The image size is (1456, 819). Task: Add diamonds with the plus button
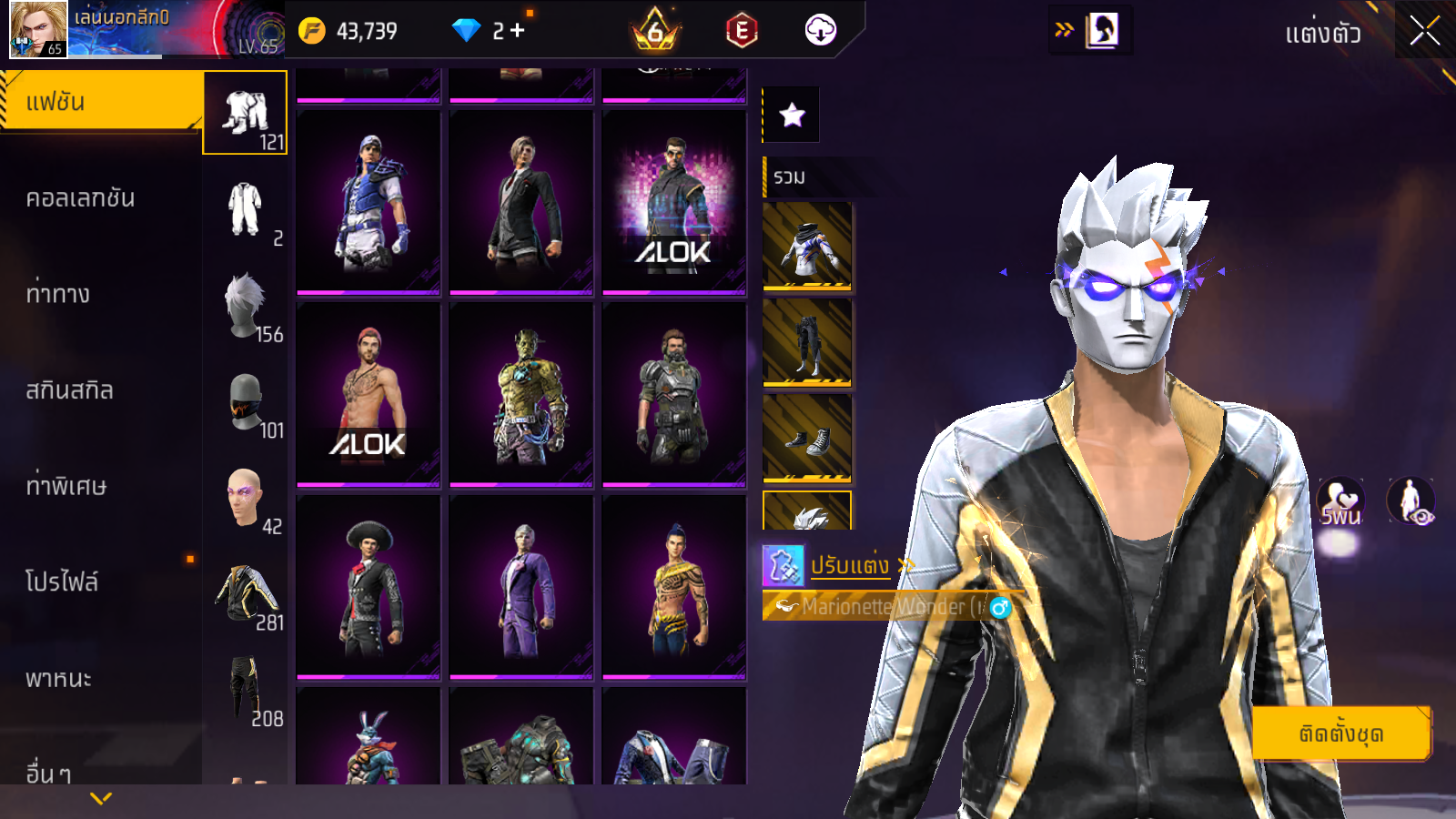[x=518, y=31]
